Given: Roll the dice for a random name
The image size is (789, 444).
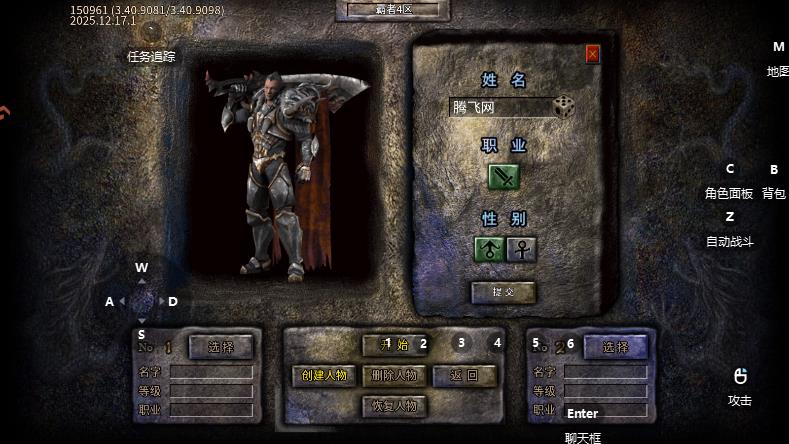Looking at the screenshot, I should (565, 106).
